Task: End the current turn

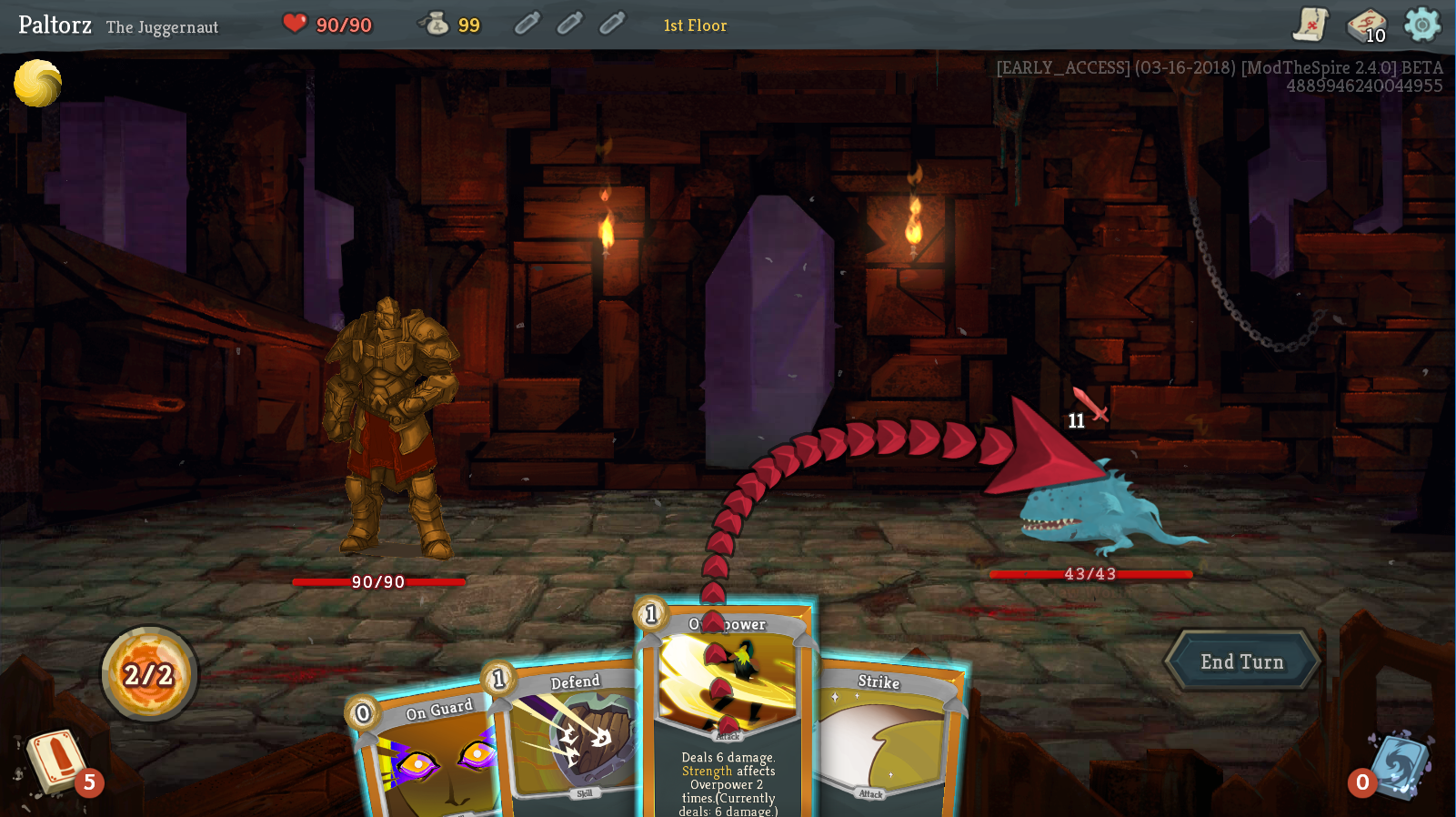Action: (1241, 661)
